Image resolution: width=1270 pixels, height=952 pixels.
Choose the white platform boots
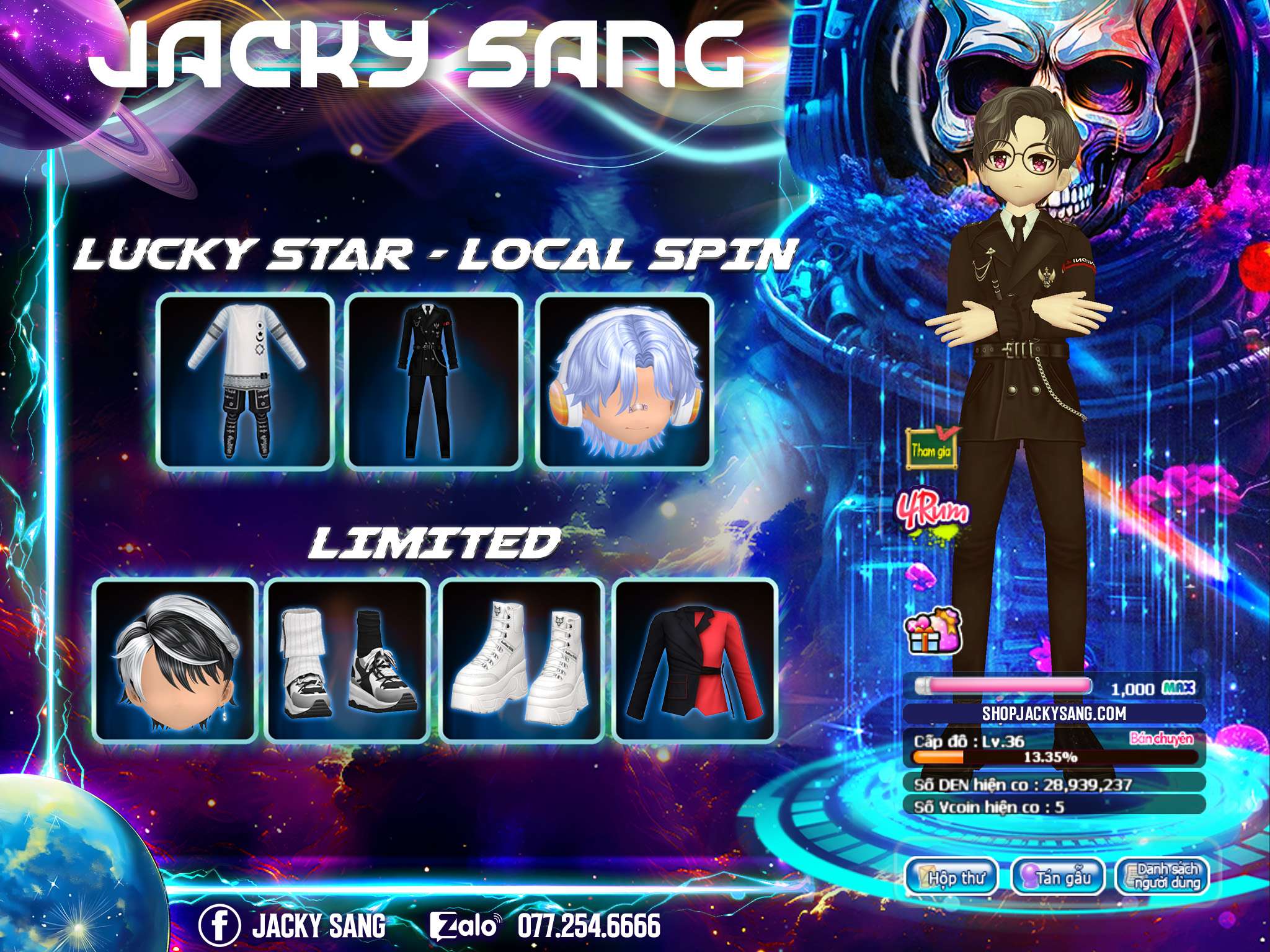click(522, 659)
